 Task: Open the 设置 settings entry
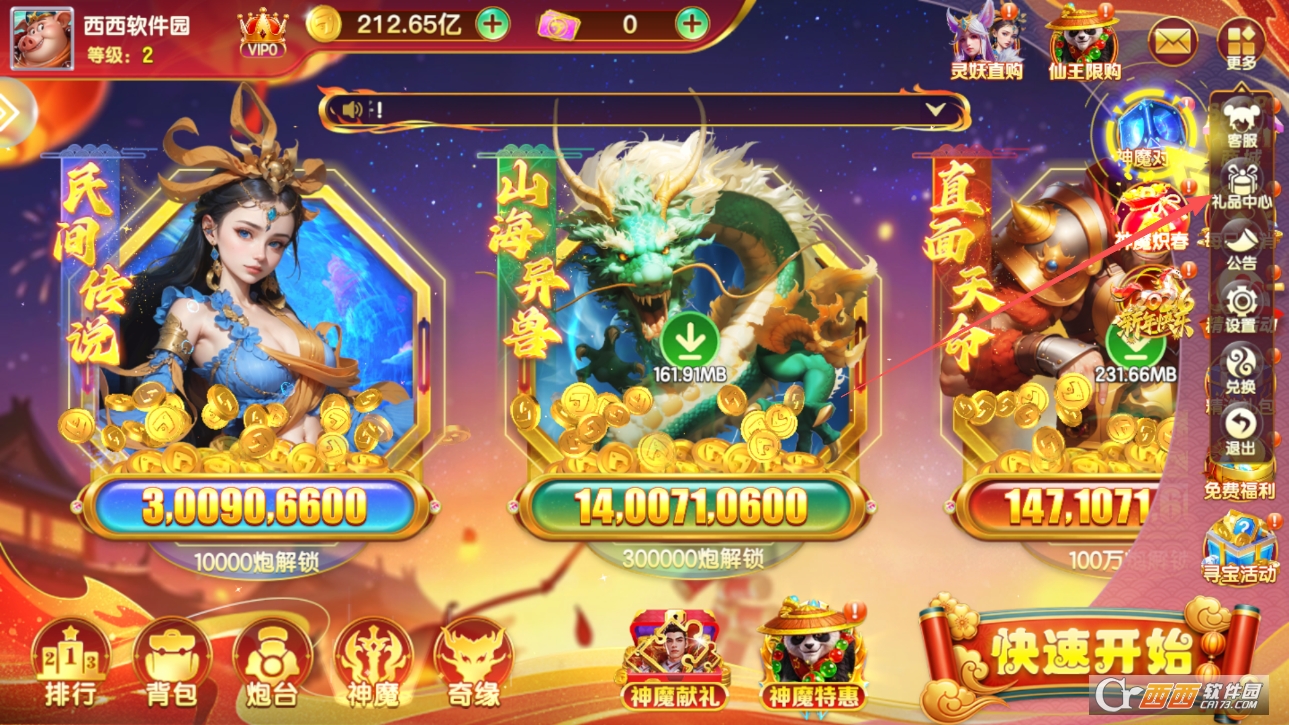[x=1241, y=307]
